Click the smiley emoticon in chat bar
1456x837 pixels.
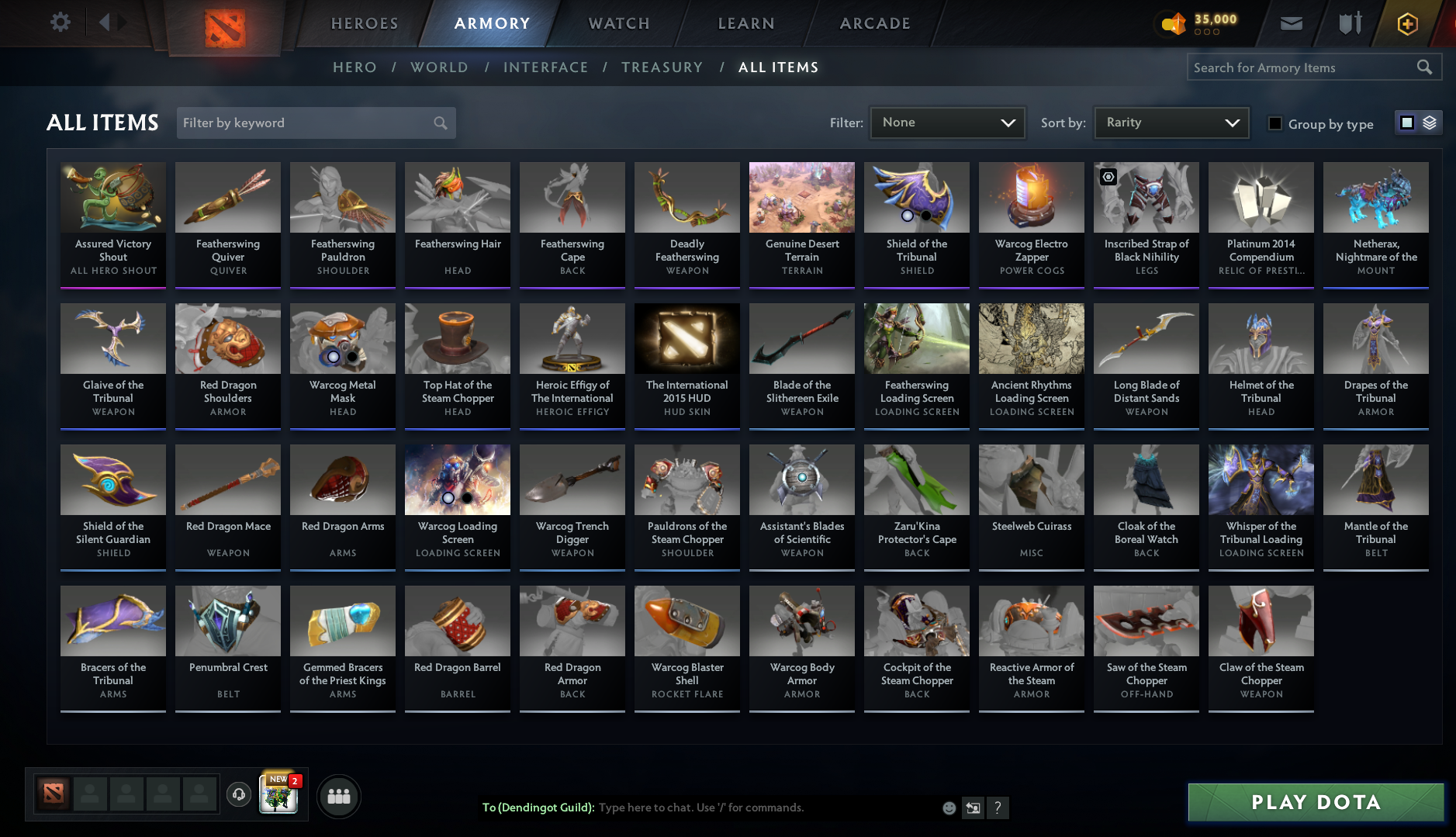point(949,808)
